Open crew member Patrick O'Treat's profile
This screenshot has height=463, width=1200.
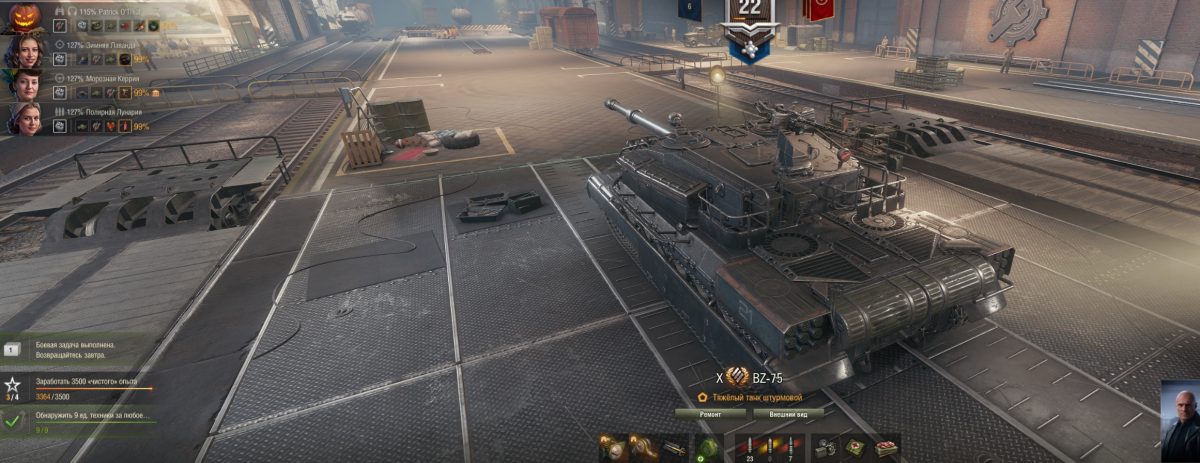point(24,17)
